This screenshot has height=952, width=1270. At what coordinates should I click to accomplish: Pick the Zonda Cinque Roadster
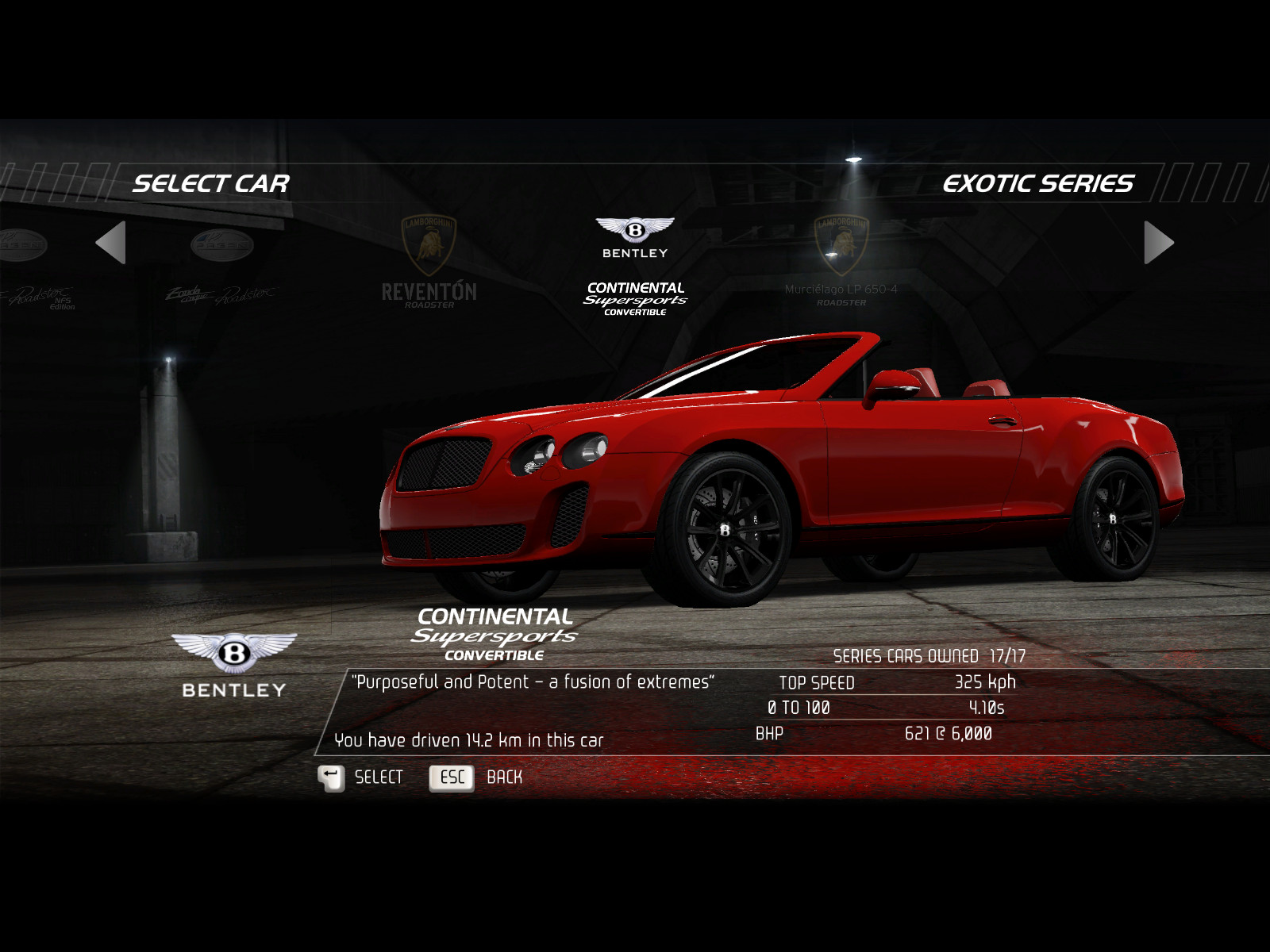221,270
